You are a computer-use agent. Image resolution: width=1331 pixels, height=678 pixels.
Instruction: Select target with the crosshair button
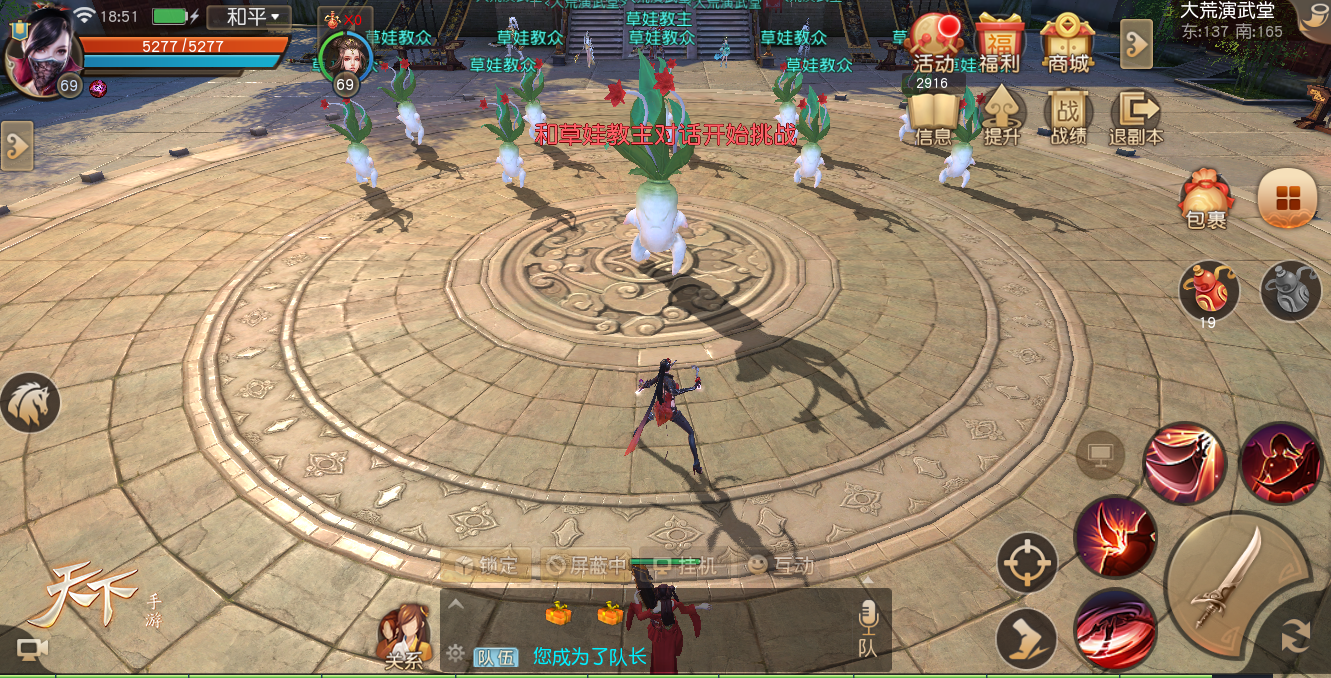pyautogui.click(x=1027, y=562)
